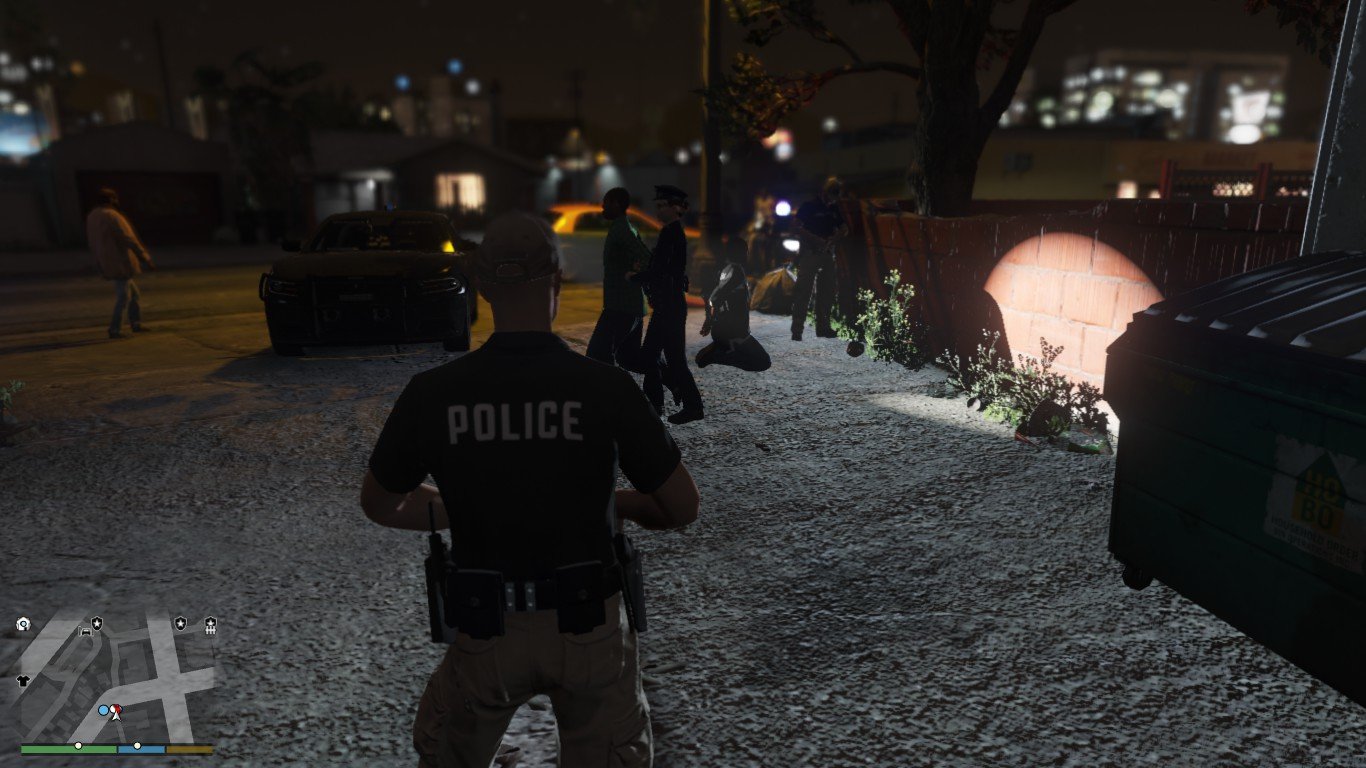The width and height of the screenshot is (1366, 768).
Task: Click the rightmost police badge blip on minimap
Action: click(x=180, y=622)
